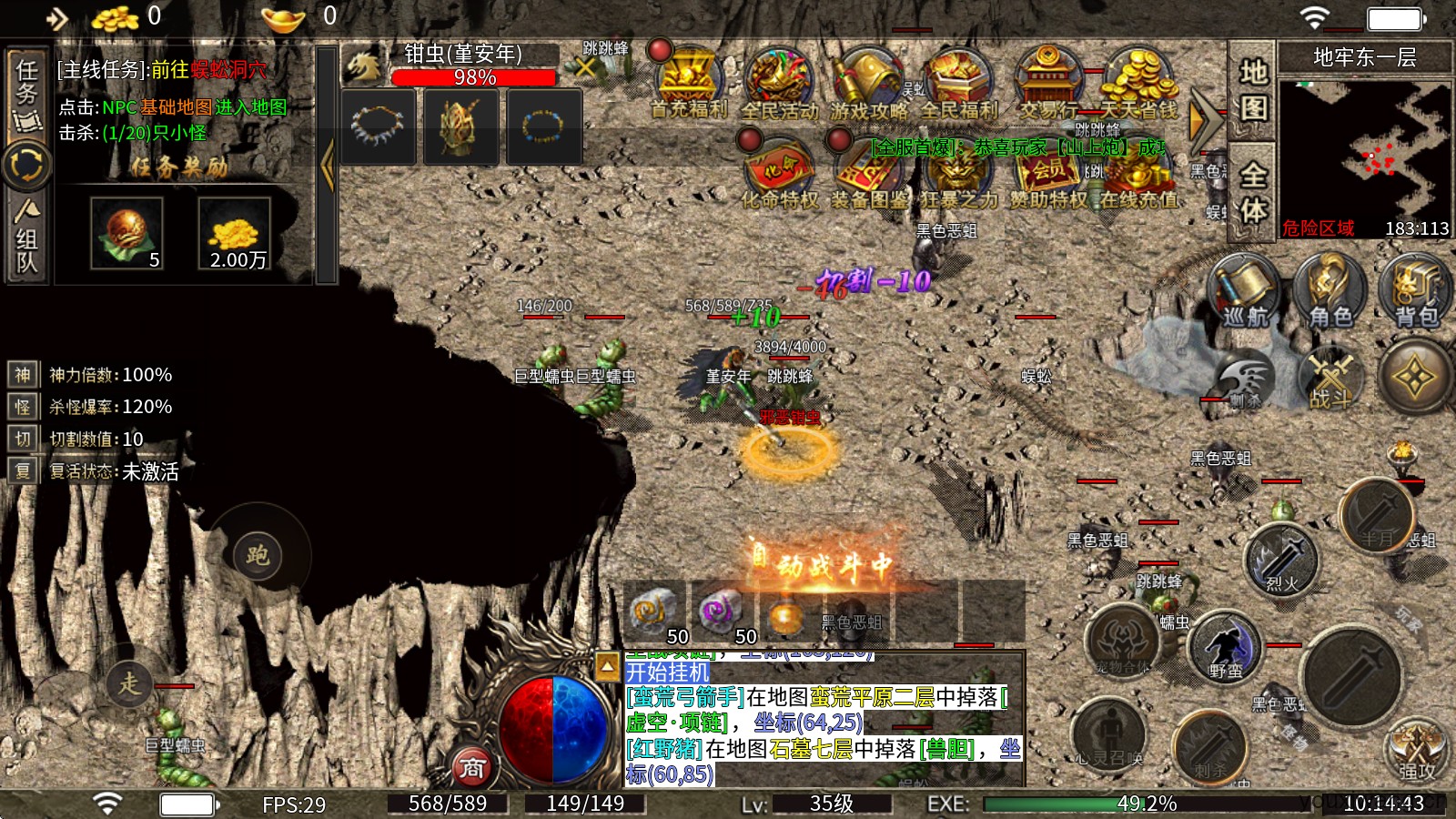Image resolution: width=1456 pixels, height=819 pixels.
Task: Tap the 强攻 forced attack button
Action: (1415, 751)
